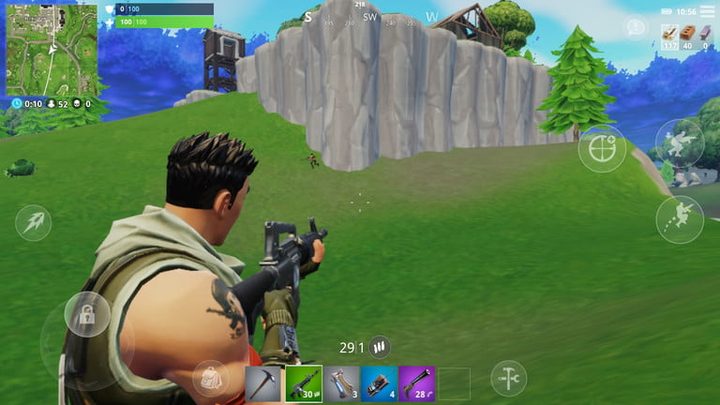Toggle the aim-down-sights crosshair button
Screen dimensions: 720x405
point(602,149)
